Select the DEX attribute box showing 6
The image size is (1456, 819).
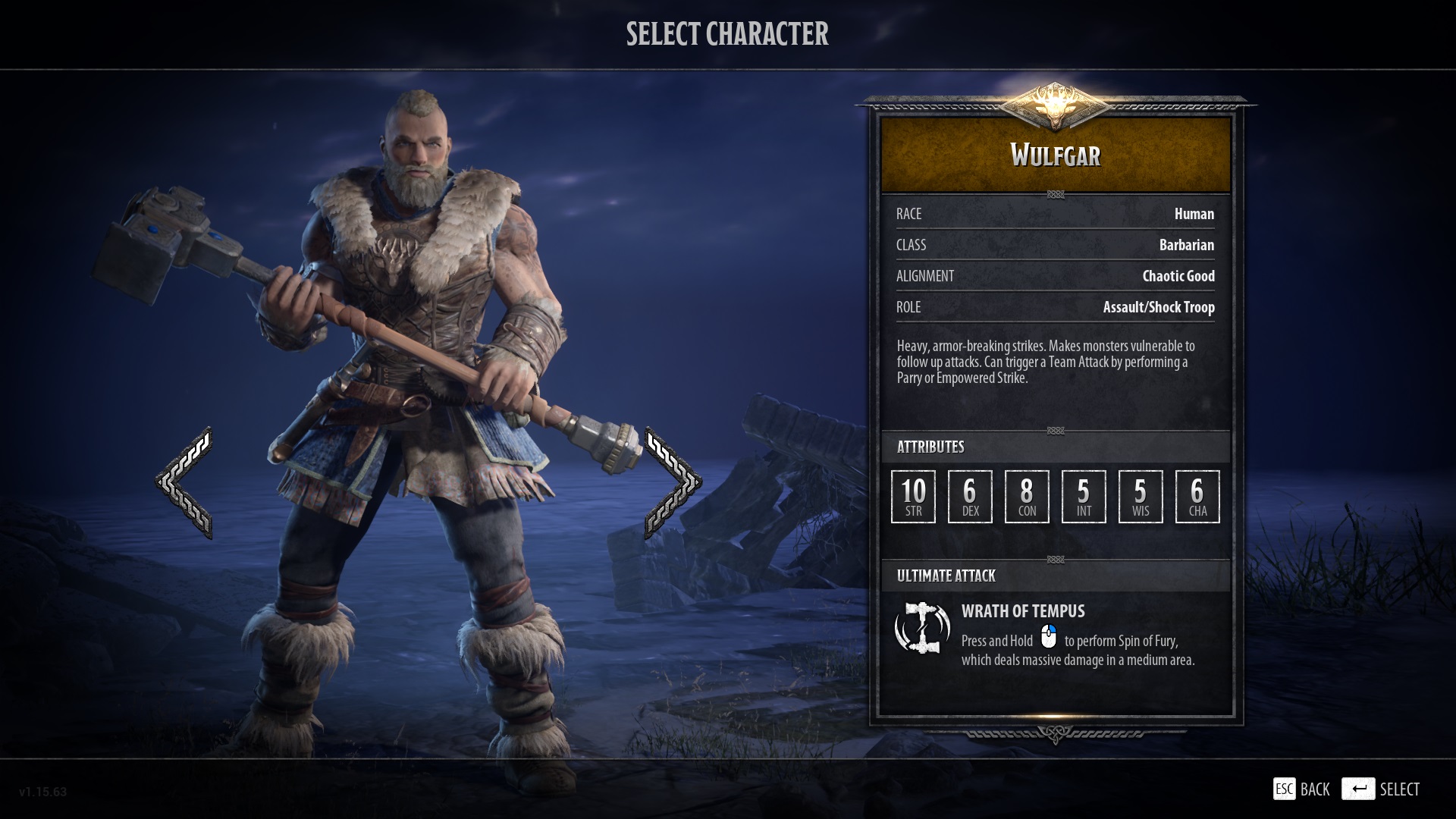(x=970, y=497)
